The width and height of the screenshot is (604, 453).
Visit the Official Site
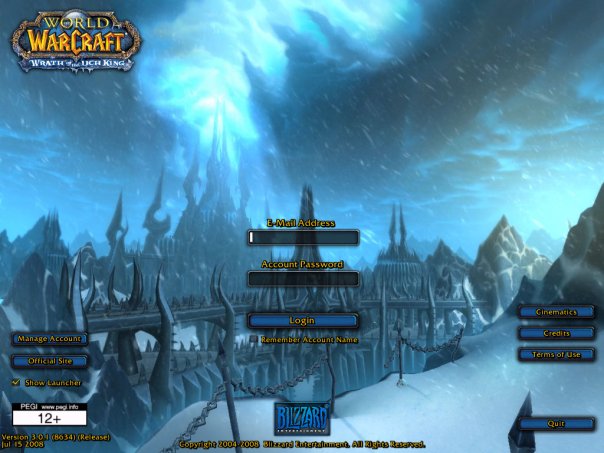click(x=49, y=360)
